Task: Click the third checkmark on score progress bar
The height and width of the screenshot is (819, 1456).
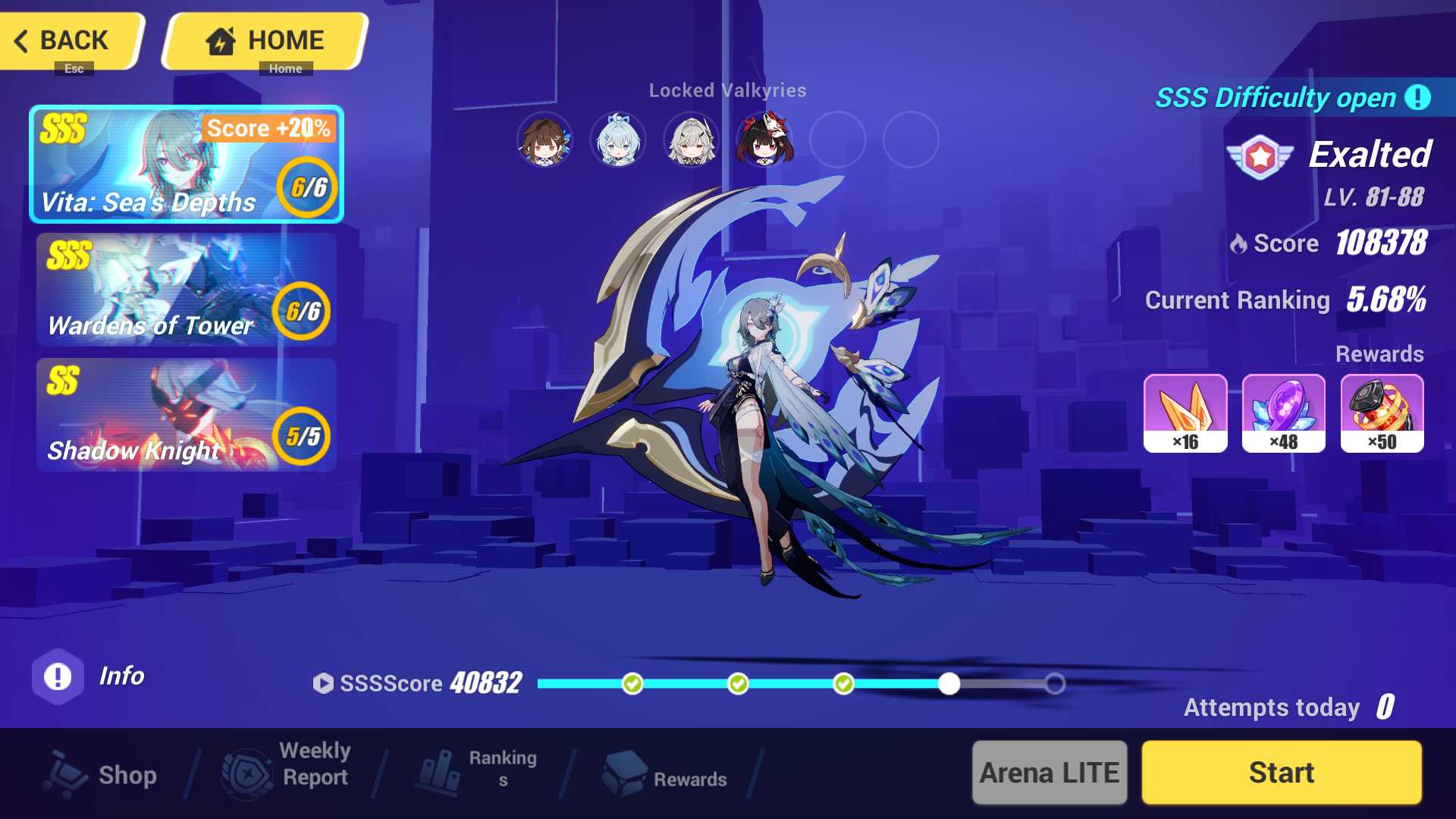Action: pos(844,683)
